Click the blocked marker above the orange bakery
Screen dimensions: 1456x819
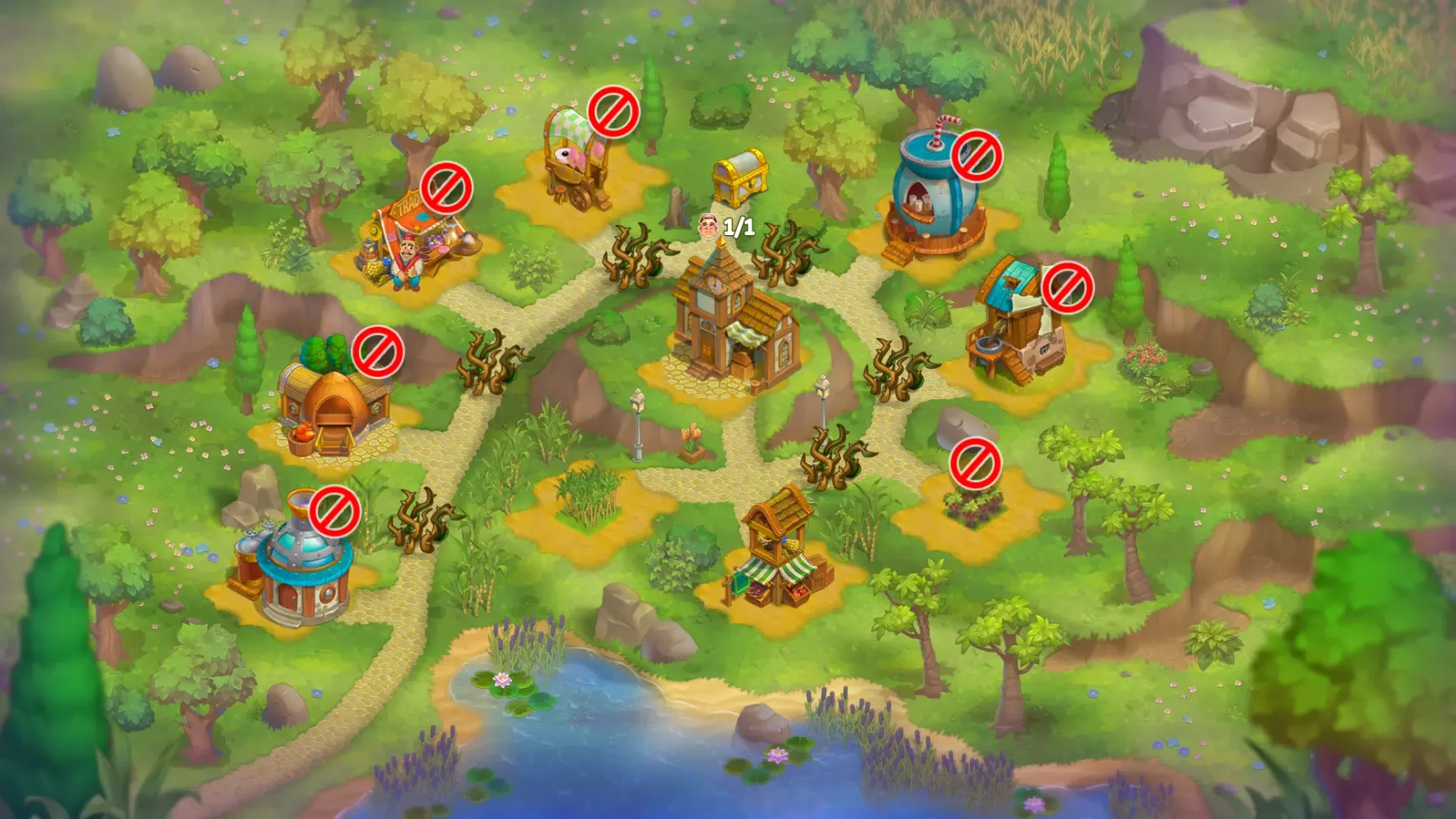click(x=378, y=352)
